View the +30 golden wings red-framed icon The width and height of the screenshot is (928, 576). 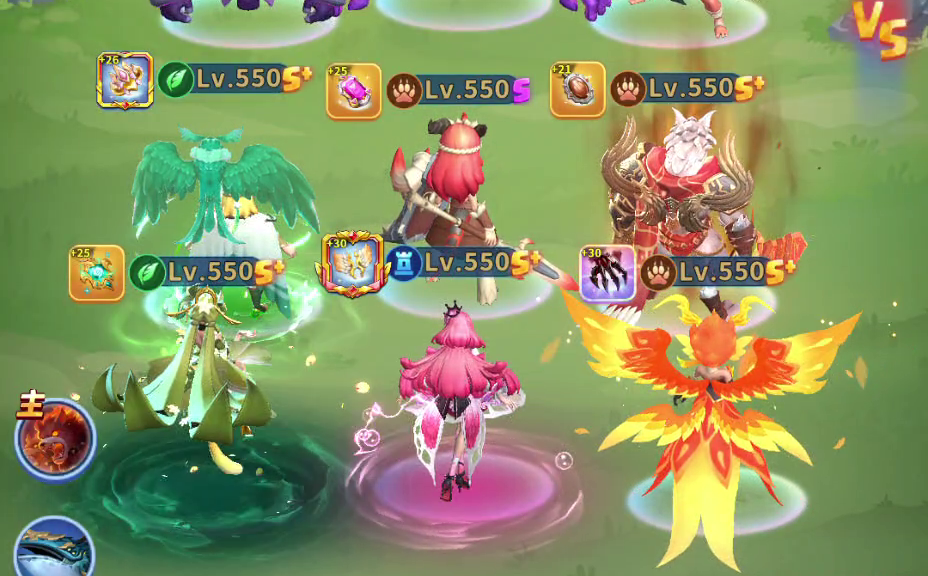click(351, 265)
